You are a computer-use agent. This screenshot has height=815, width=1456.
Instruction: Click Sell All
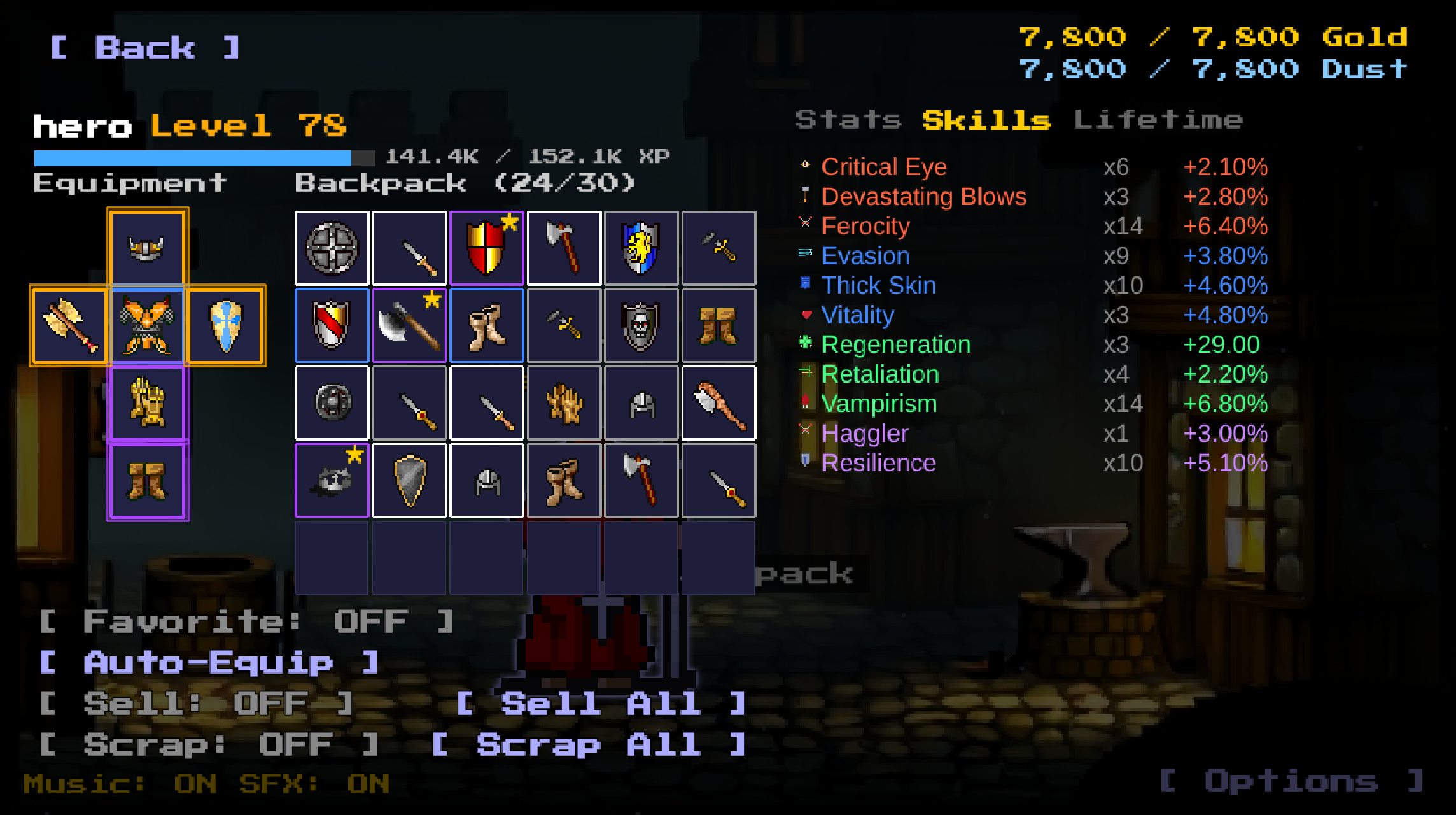point(598,704)
